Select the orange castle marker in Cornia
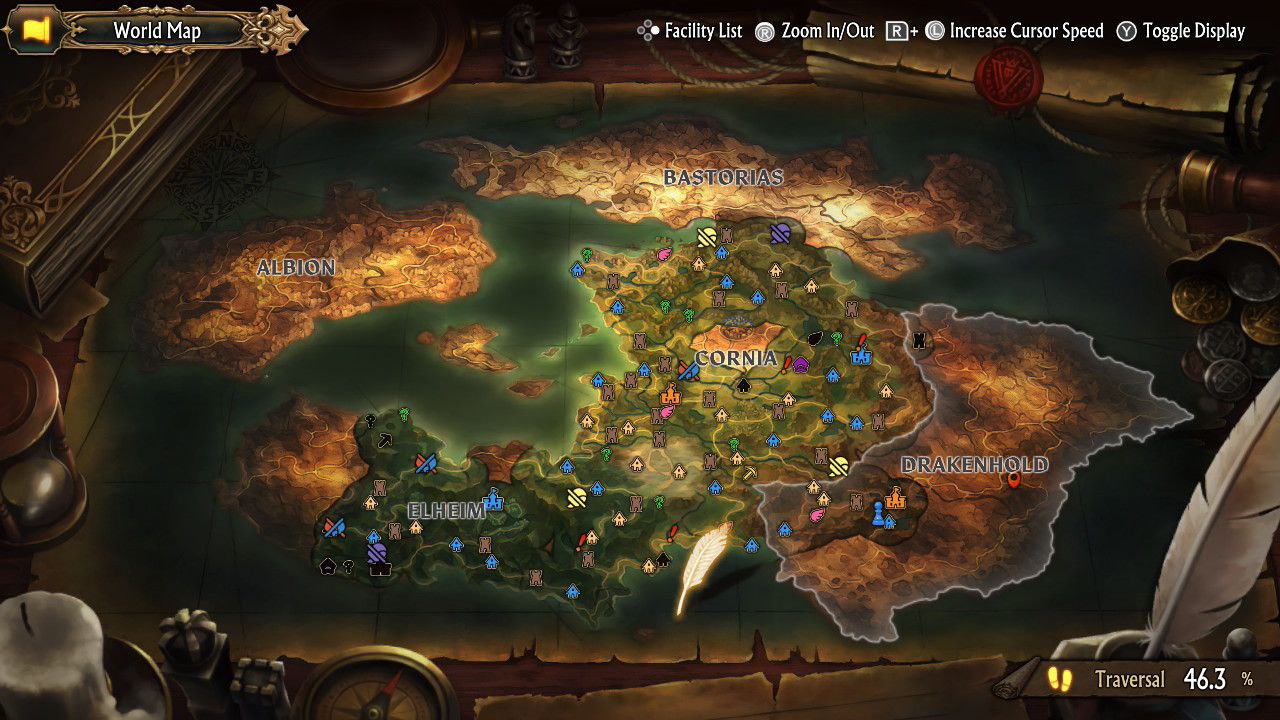1280x720 pixels. (x=669, y=393)
